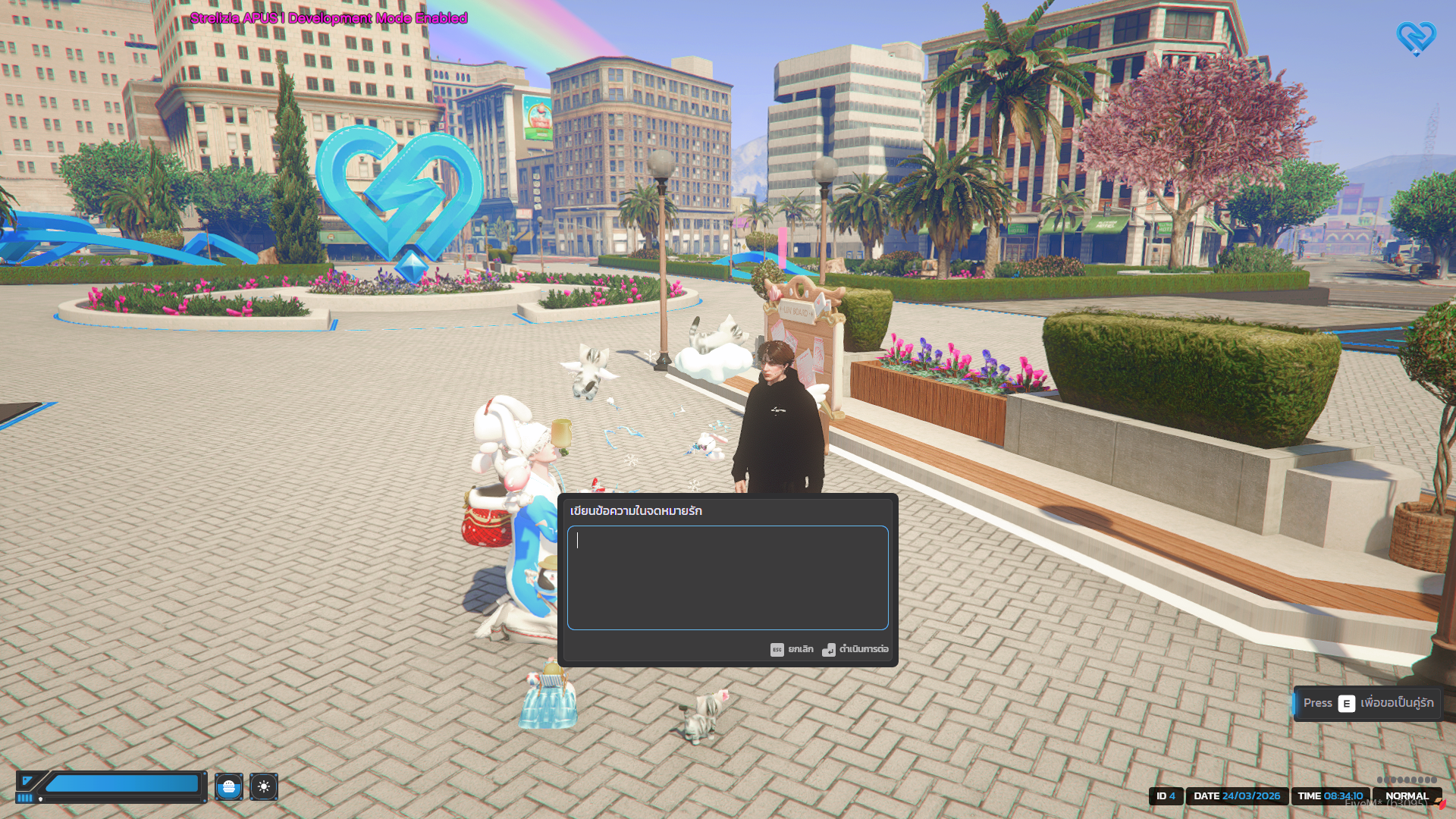The width and height of the screenshot is (1456, 819).
Task: Confirm the letter with ดำเนินการต่อ
Action: click(x=856, y=650)
